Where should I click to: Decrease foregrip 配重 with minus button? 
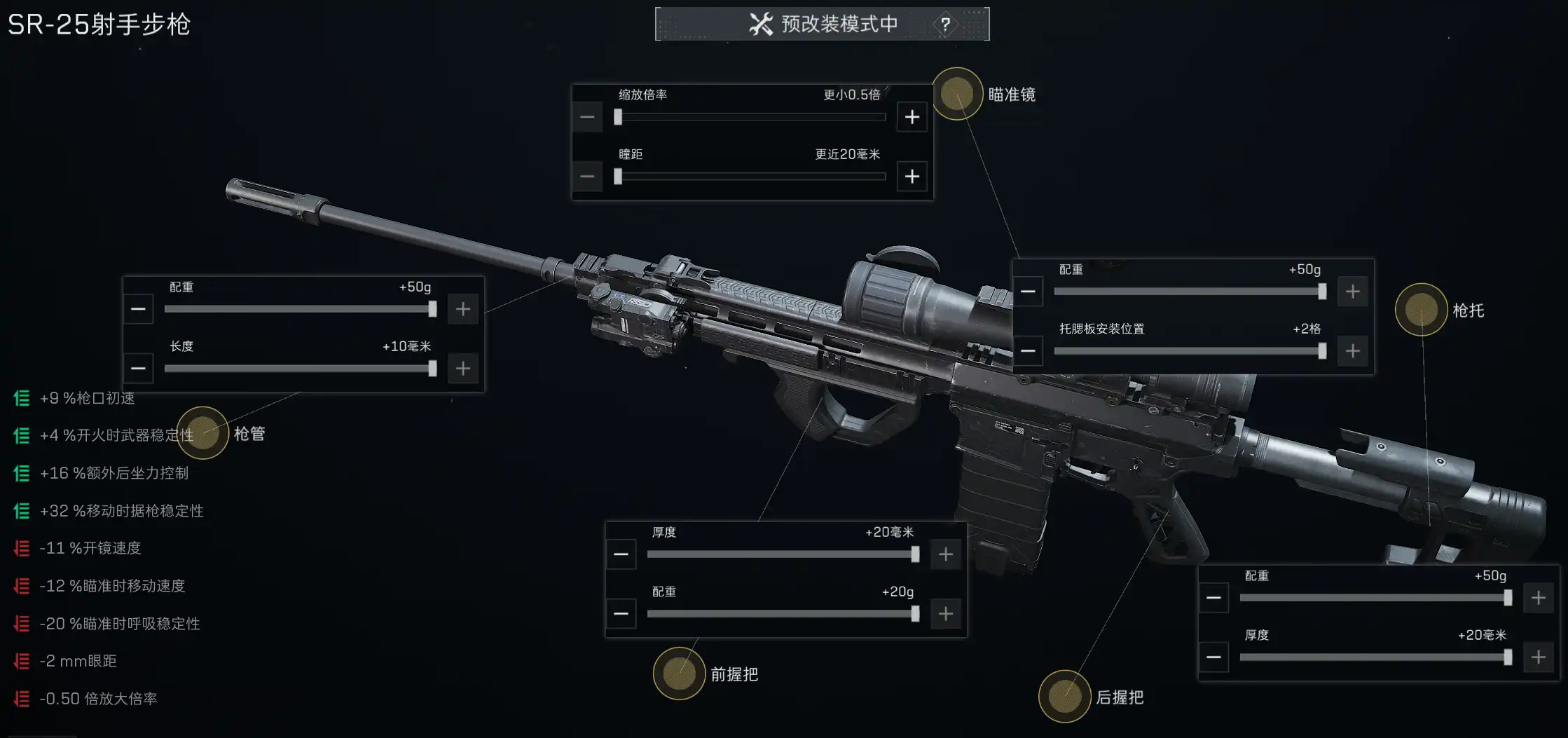click(621, 614)
